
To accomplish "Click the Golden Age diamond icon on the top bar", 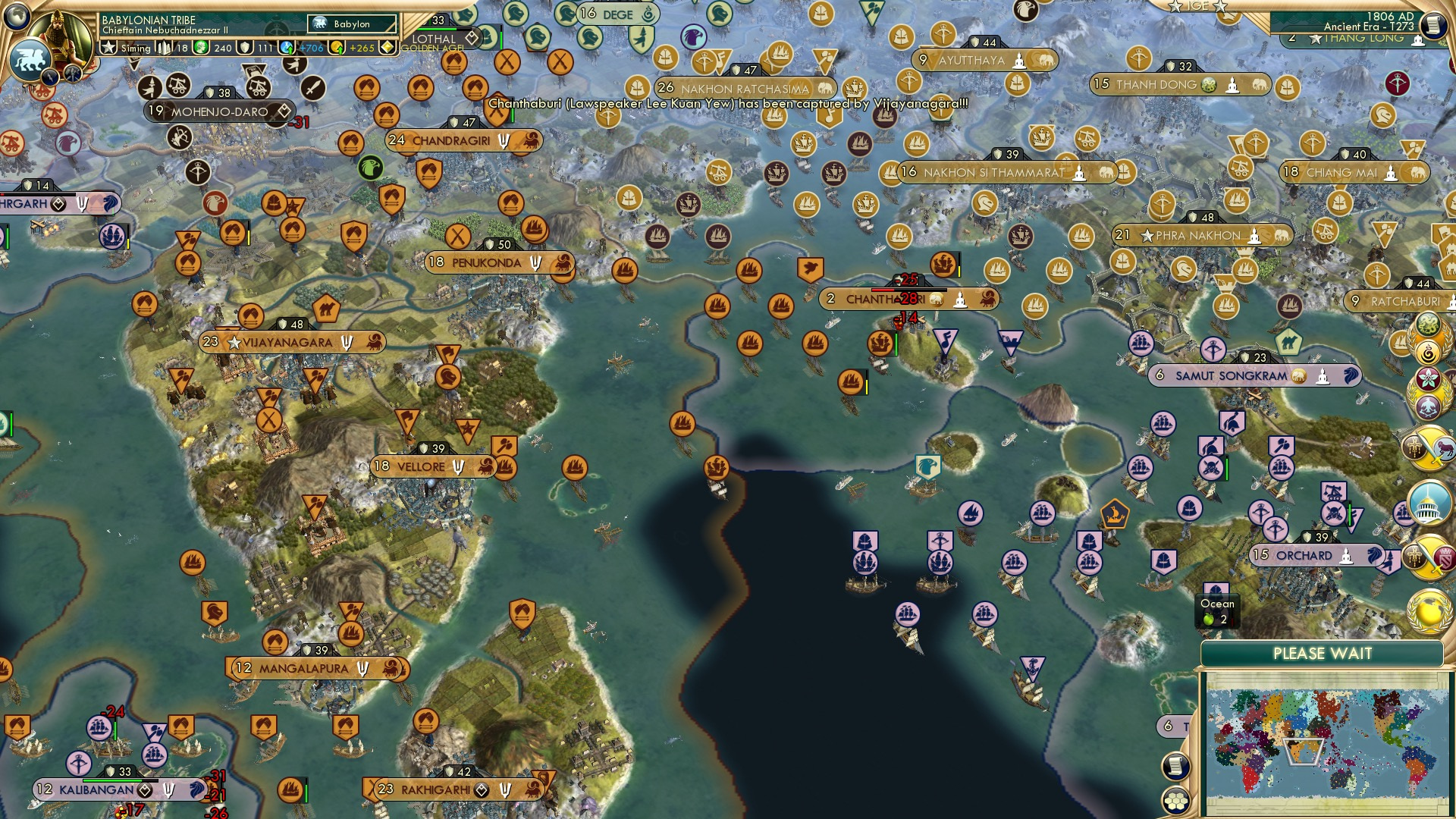I will 387,47.
